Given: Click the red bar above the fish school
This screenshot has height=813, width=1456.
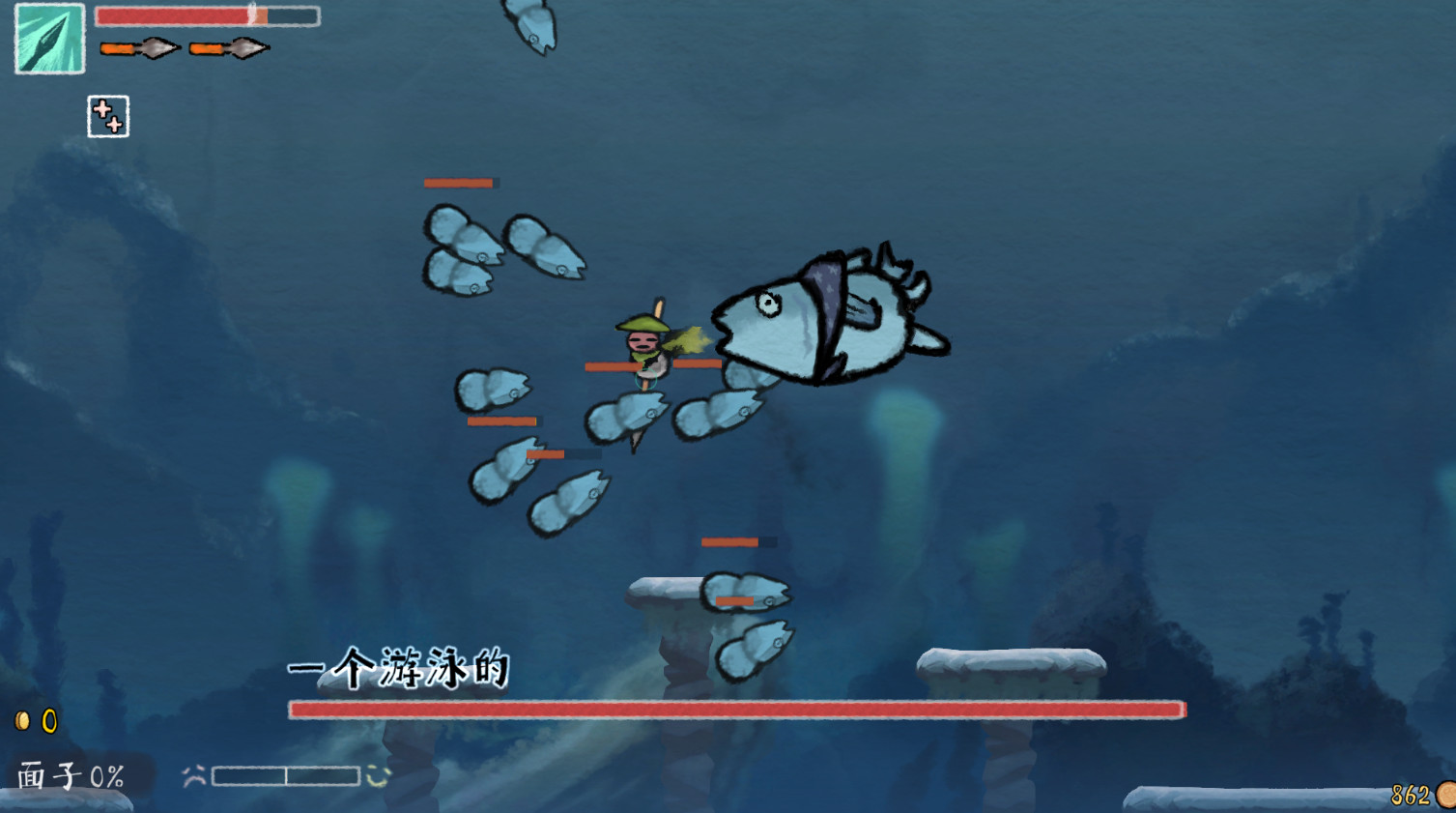Looking at the screenshot, I should 461,183.
